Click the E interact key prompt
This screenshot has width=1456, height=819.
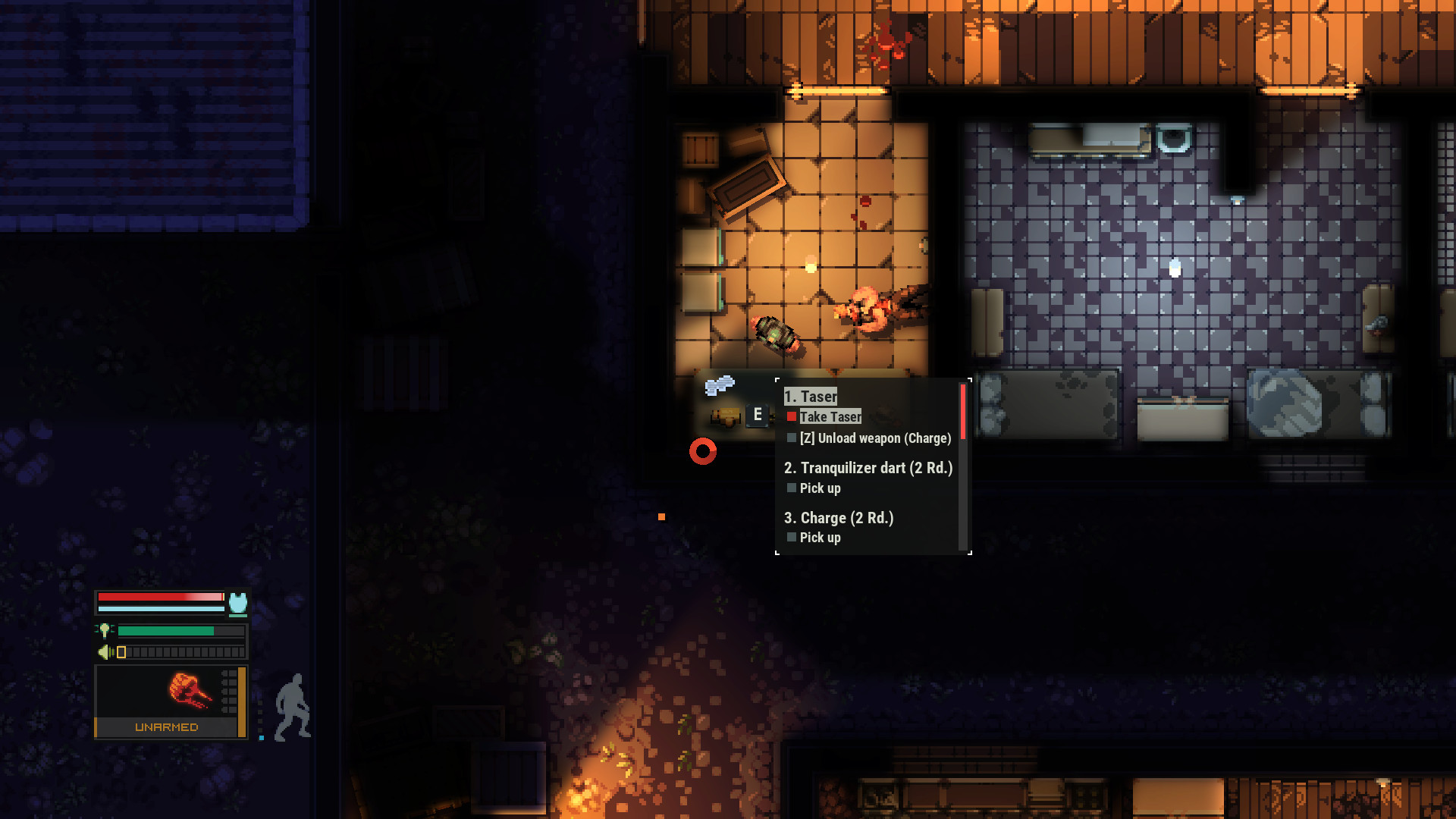coord(758,414)
